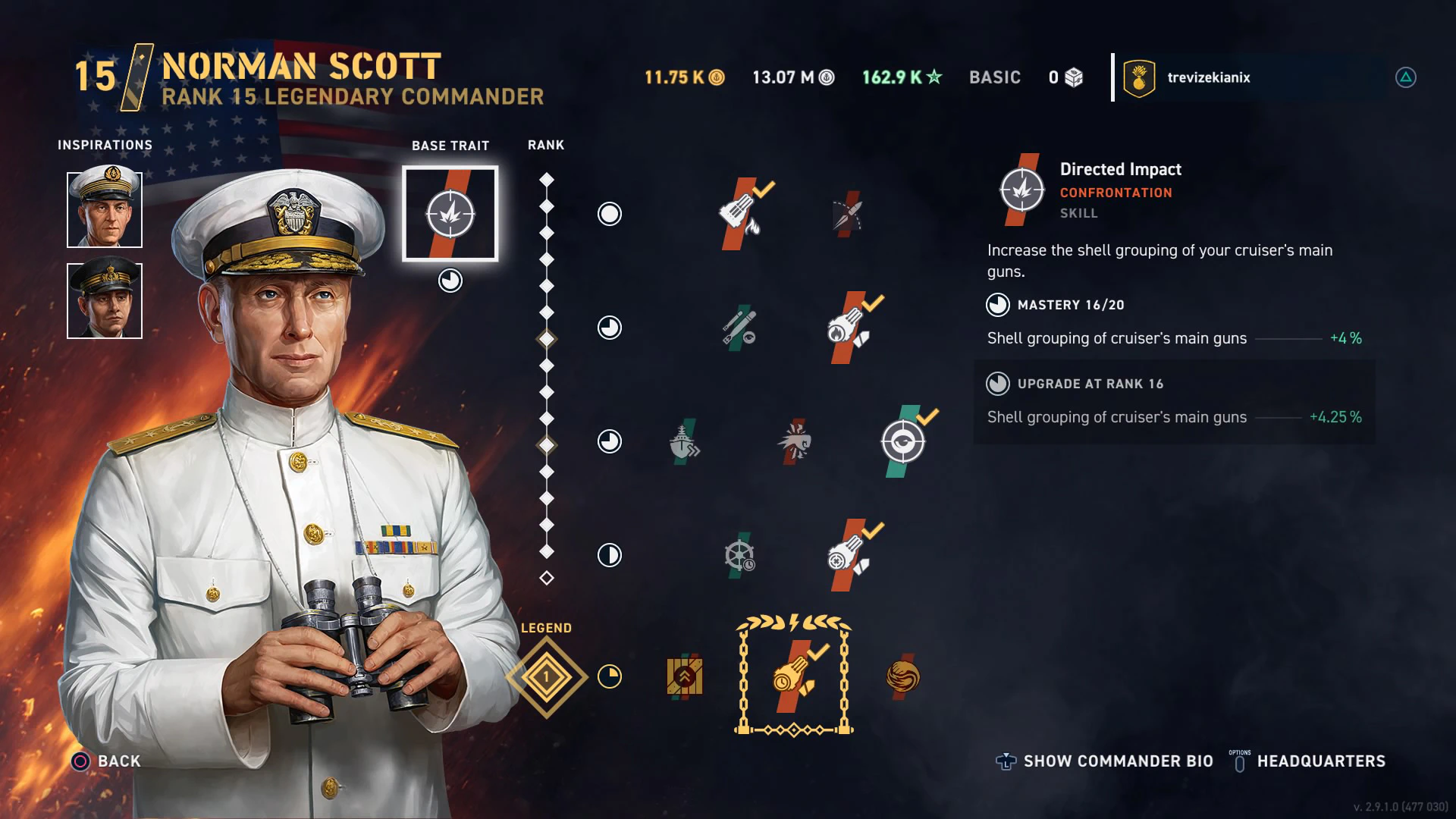This screenshot has height=819, width=1456.
Task: Show the commander bio
Action: tap(1105, 761)
